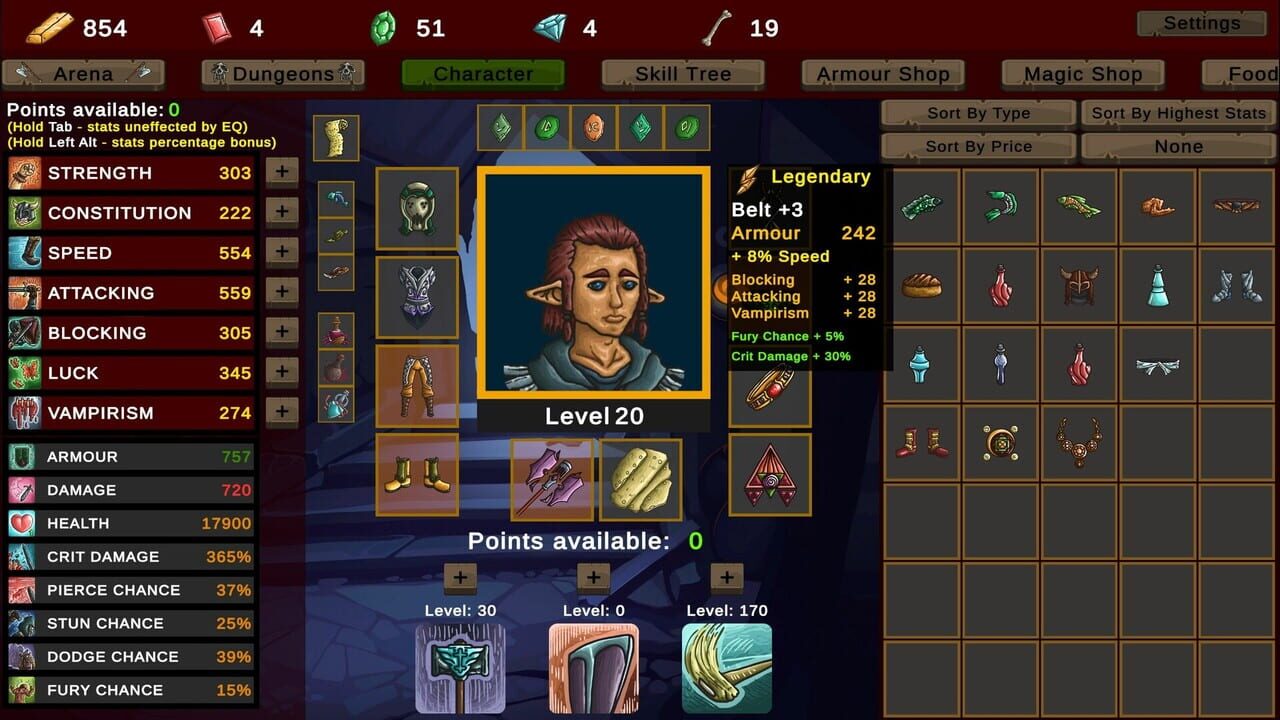This screenshot has width=1280, height=720.
Task: Open the Settings menu
Action: [1200, 22]
